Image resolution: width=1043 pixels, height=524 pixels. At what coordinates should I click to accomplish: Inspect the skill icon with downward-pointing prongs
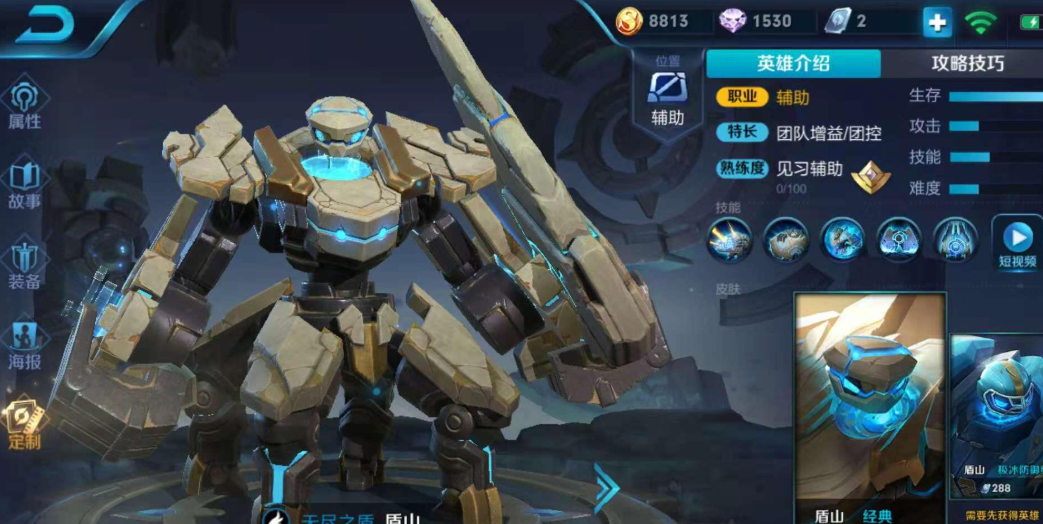956,240
